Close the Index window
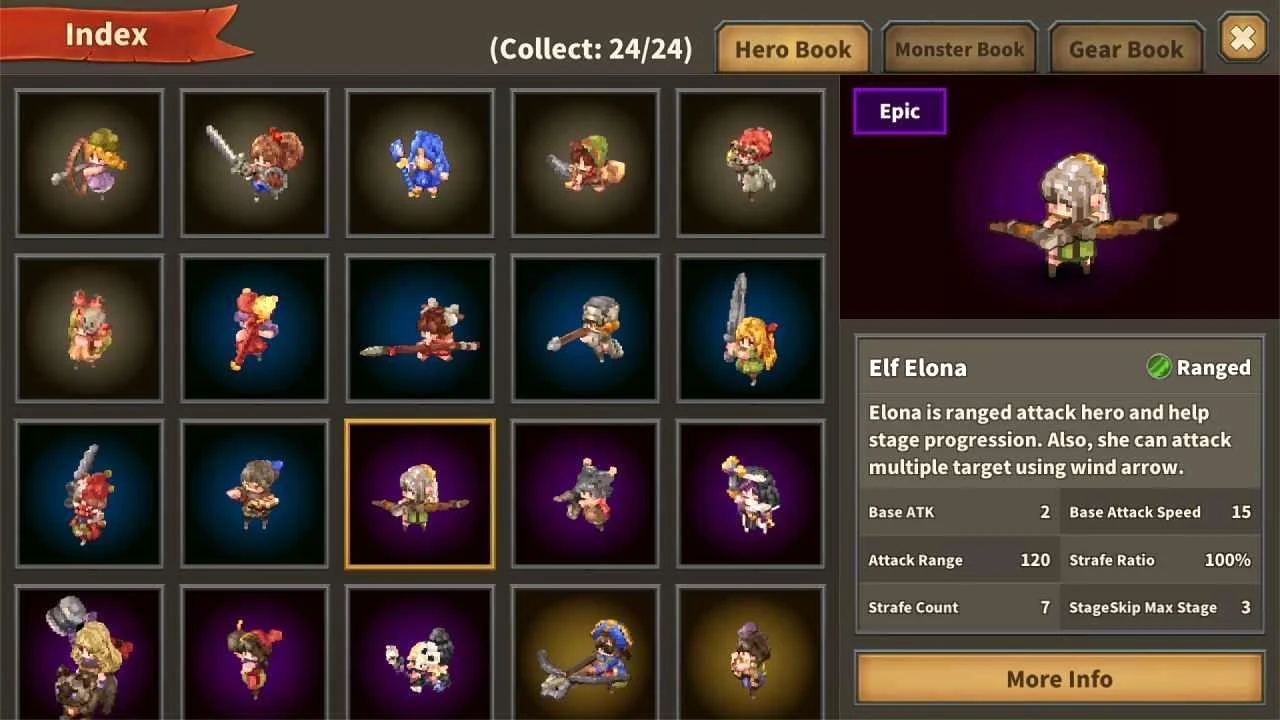This screenshot has height=720, width=1280. tap(1242, 39)
